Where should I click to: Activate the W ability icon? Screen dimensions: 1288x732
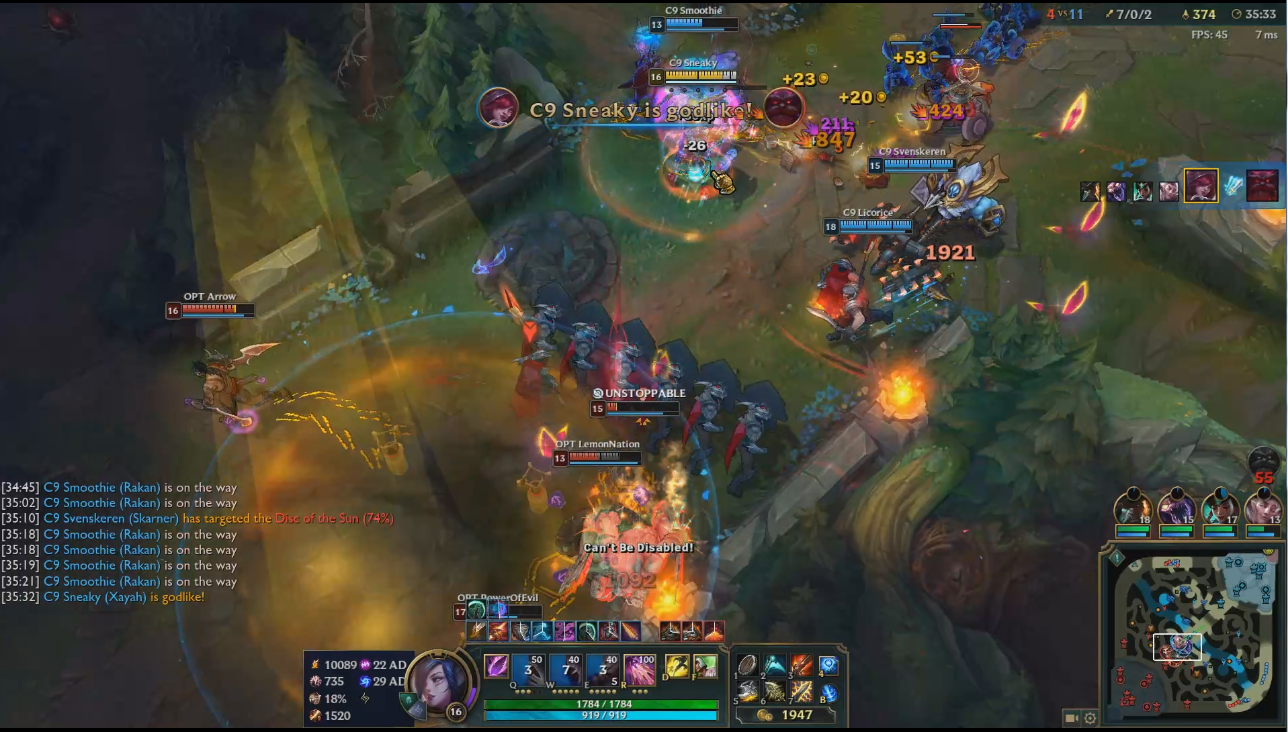tap(565, 669)
